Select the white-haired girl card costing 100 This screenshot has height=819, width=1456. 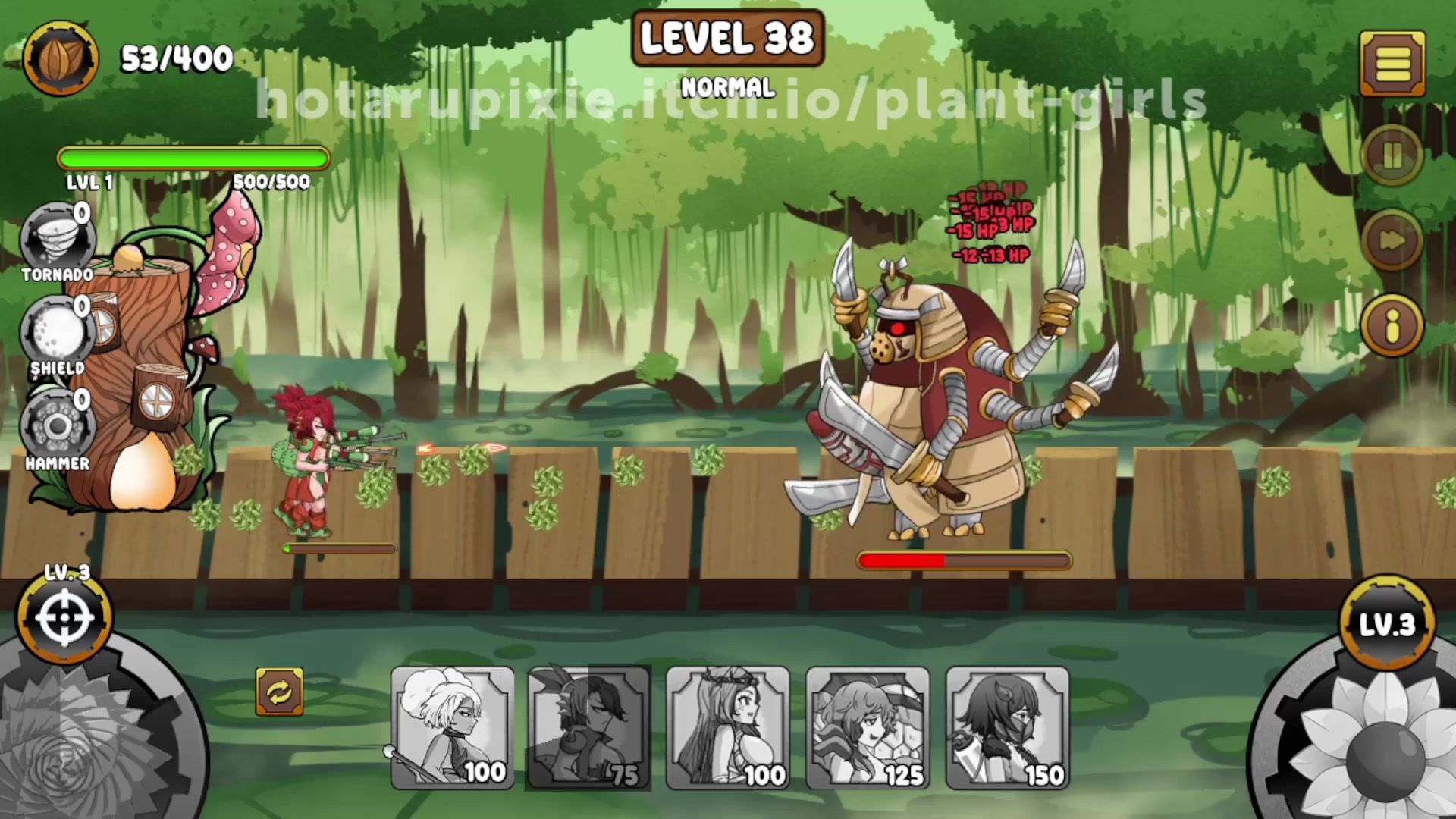[x=452, y=728]
